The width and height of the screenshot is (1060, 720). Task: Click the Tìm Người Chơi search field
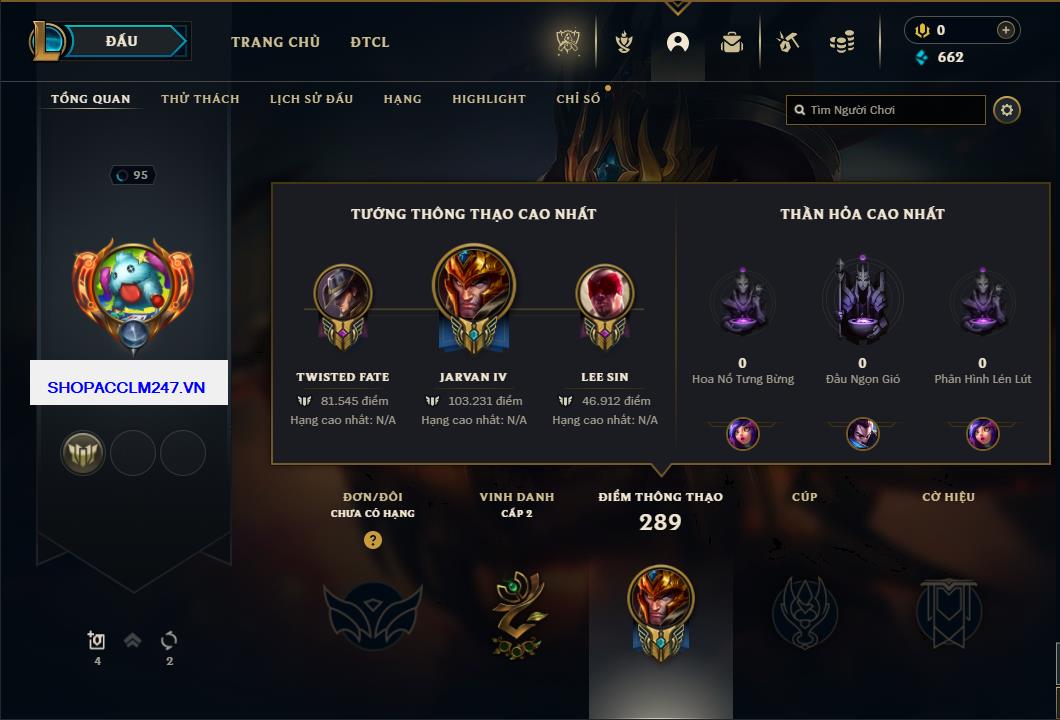click(x=893, y=110)
